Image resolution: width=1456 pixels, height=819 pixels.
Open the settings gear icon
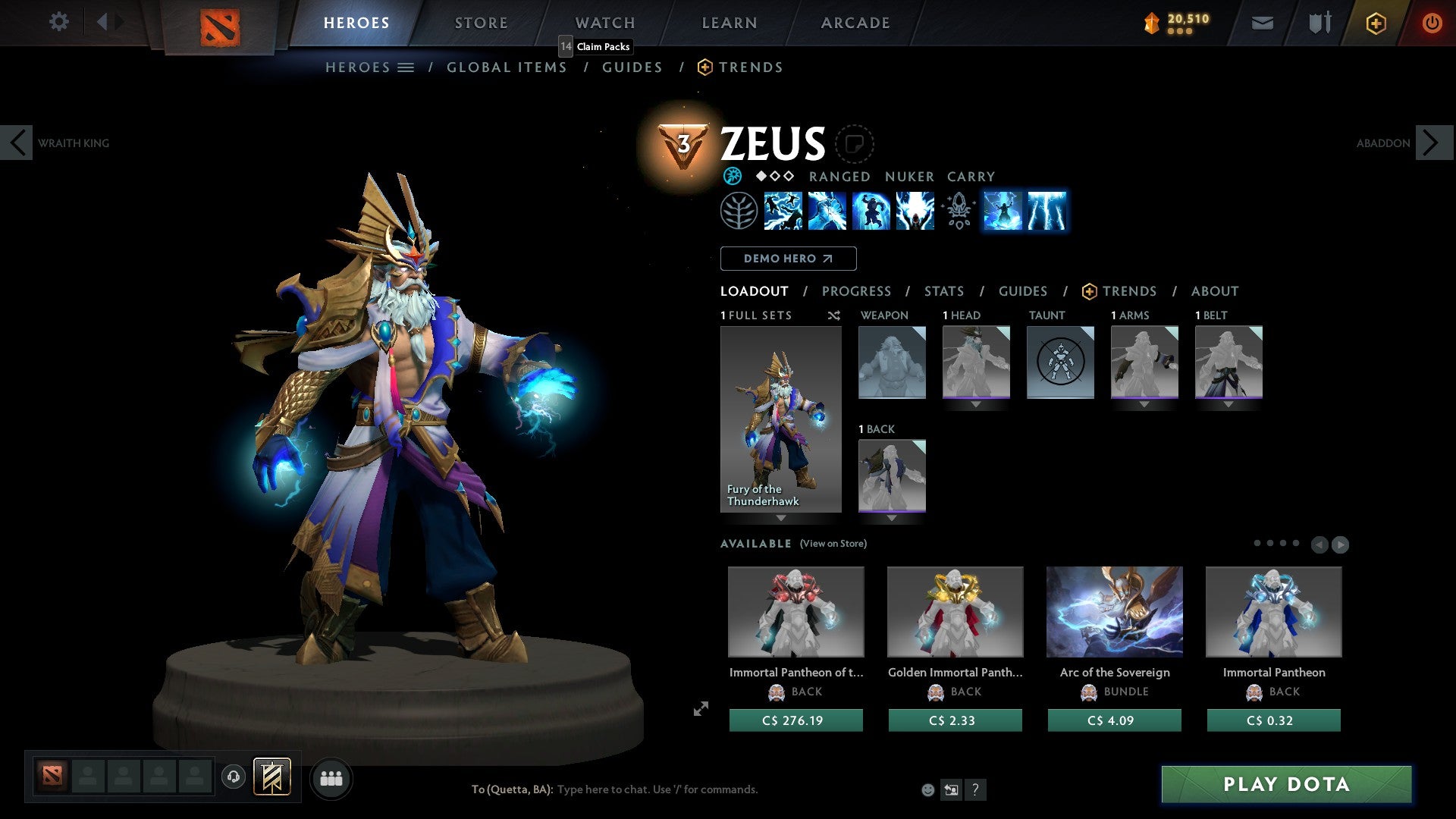[x=58, y=22]
